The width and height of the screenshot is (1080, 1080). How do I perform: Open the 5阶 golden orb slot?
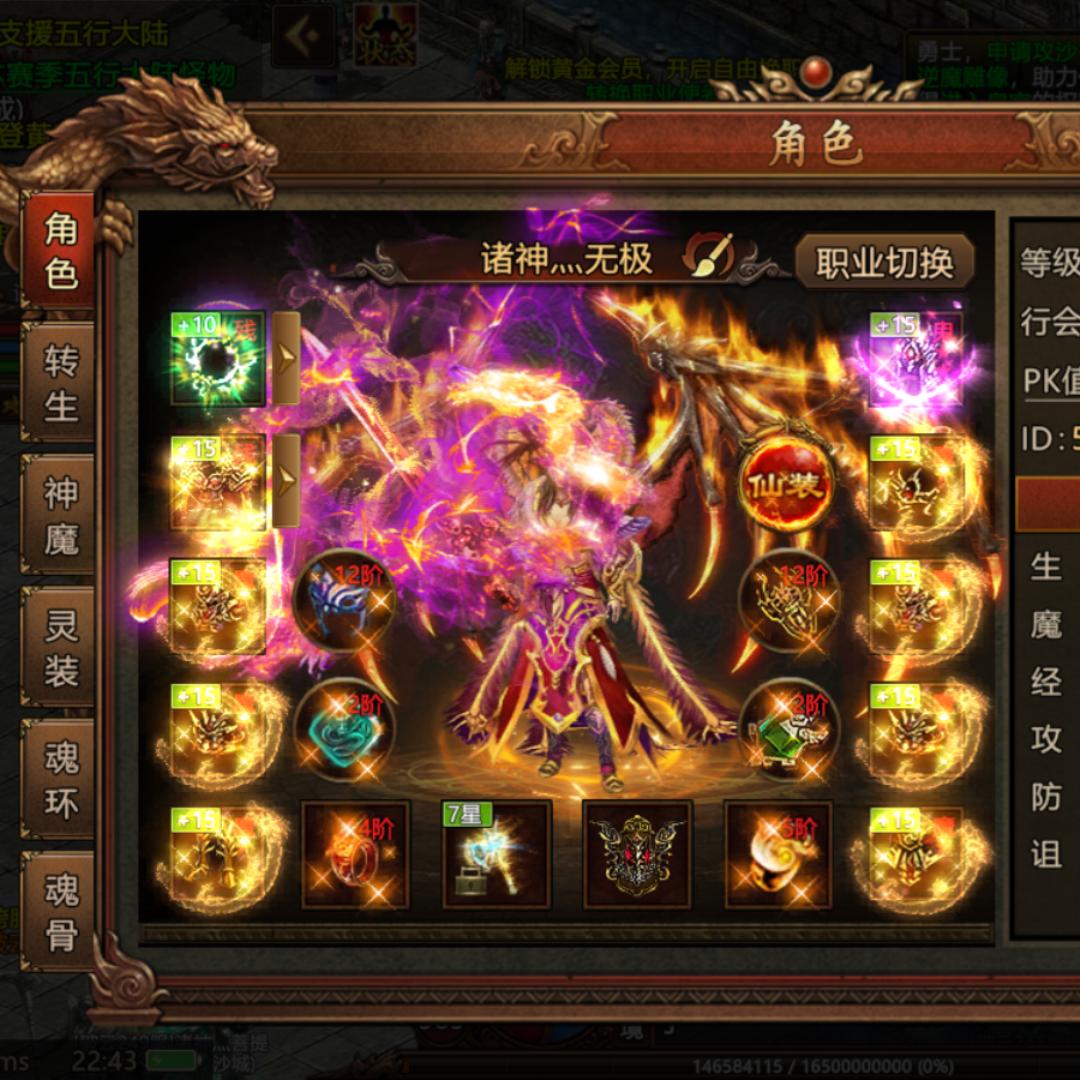click(779, 855)
